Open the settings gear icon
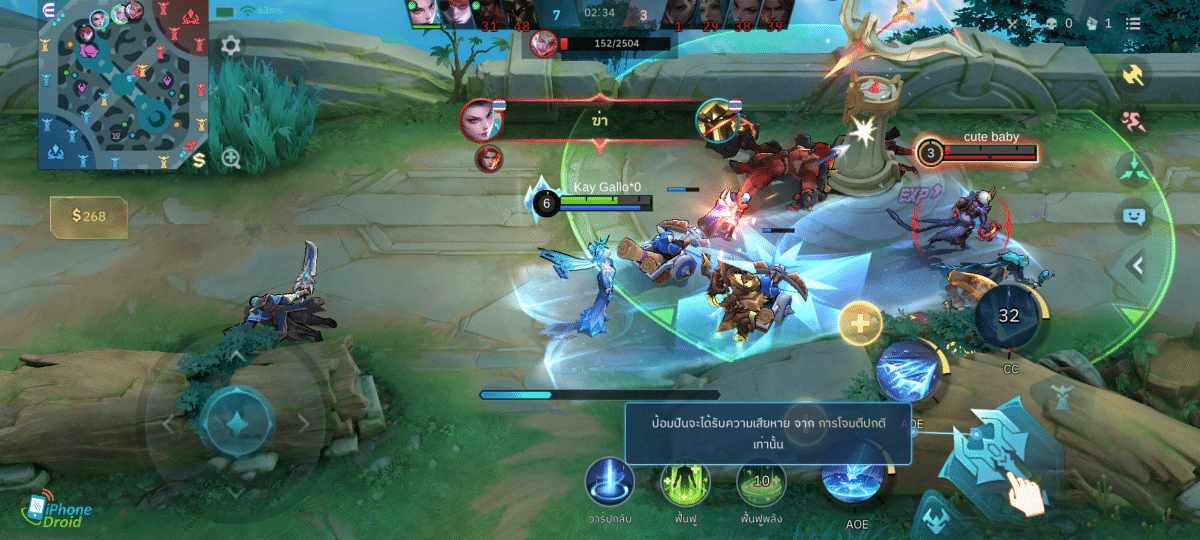Viewport: 1200px width, 540px height. point(230,45)
